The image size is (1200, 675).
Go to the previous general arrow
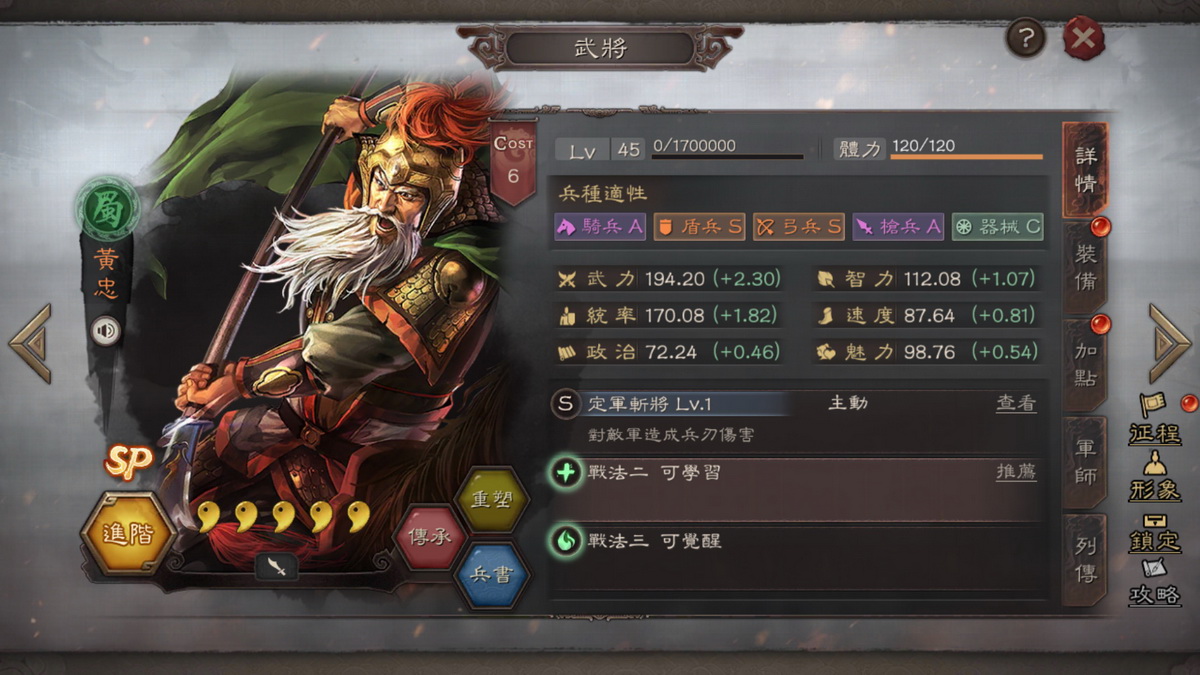(x=30, y=343)
